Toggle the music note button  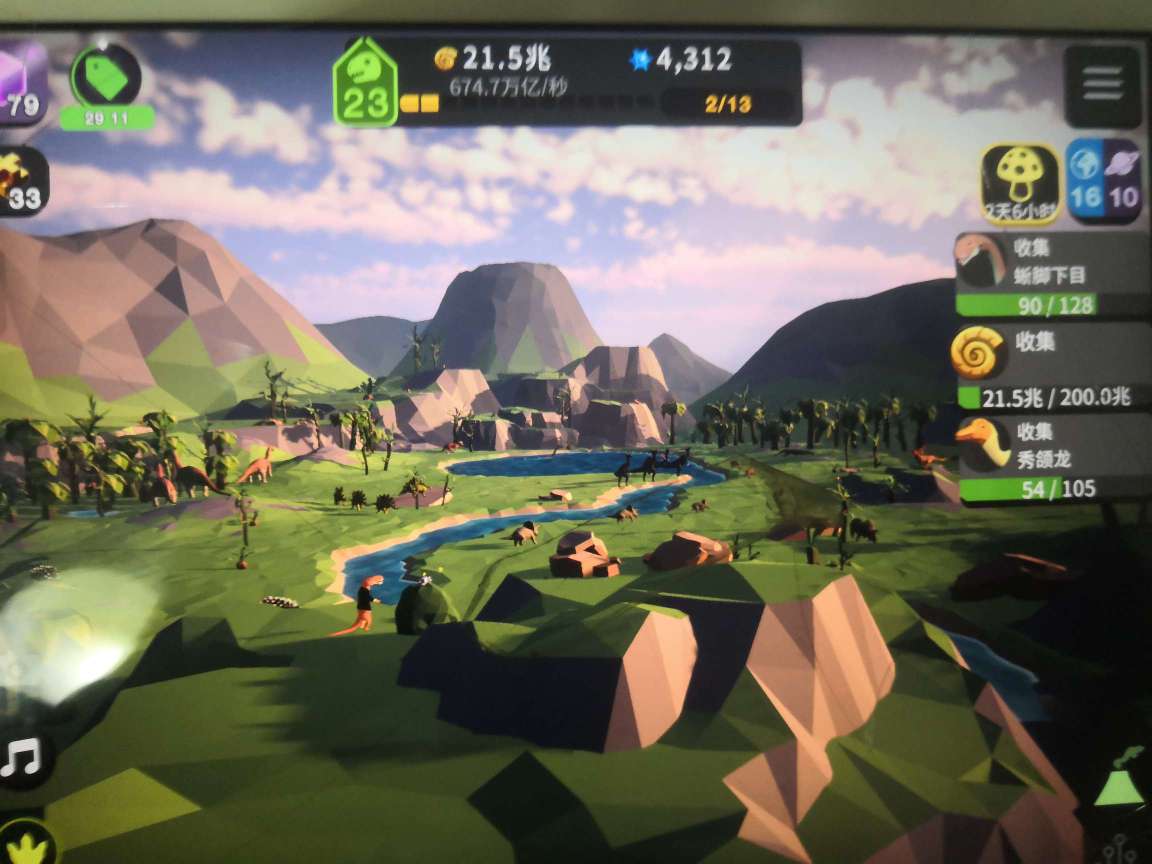tap(20, 759)
